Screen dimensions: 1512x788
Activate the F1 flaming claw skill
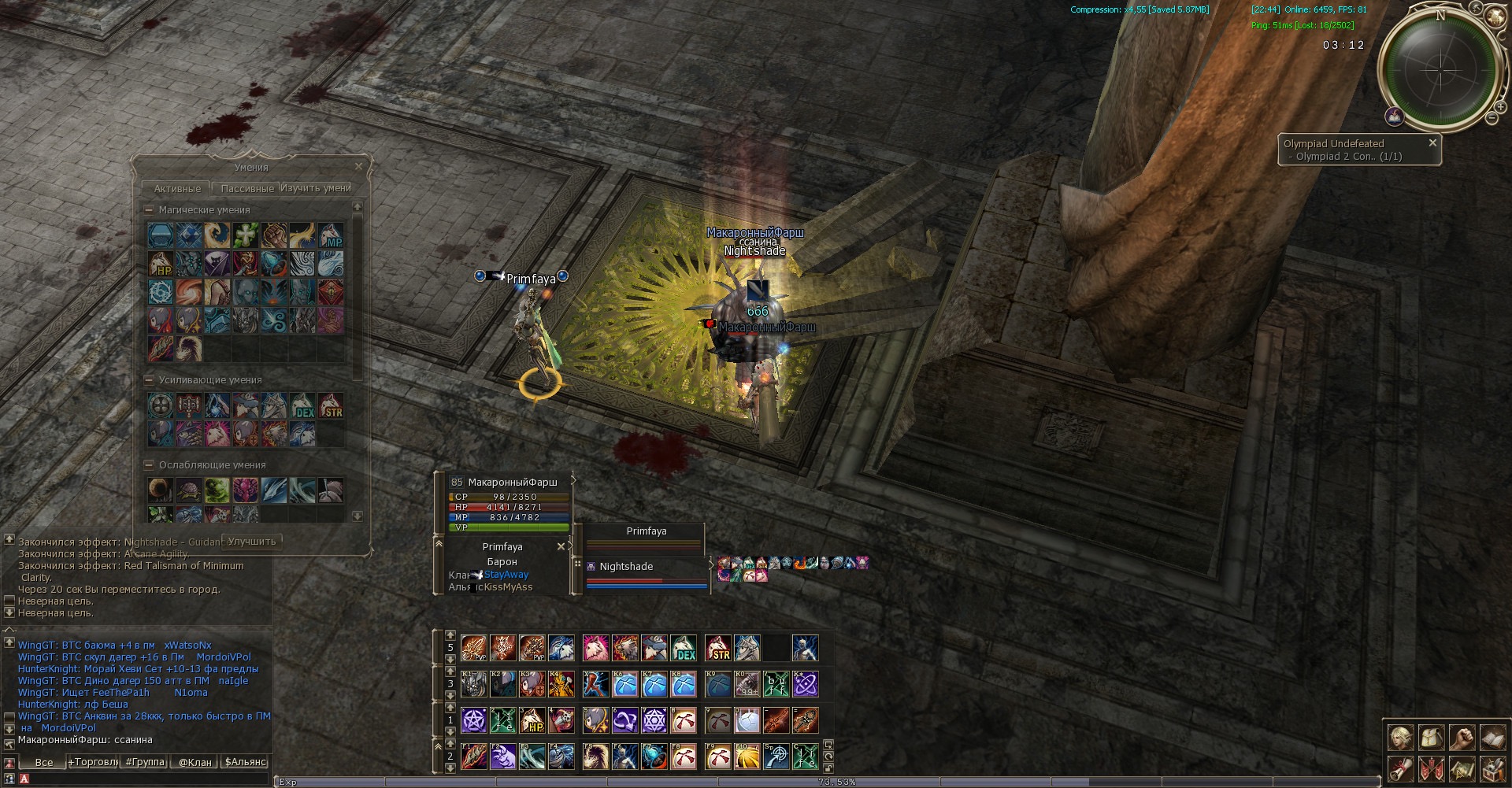tap(474, 757)
